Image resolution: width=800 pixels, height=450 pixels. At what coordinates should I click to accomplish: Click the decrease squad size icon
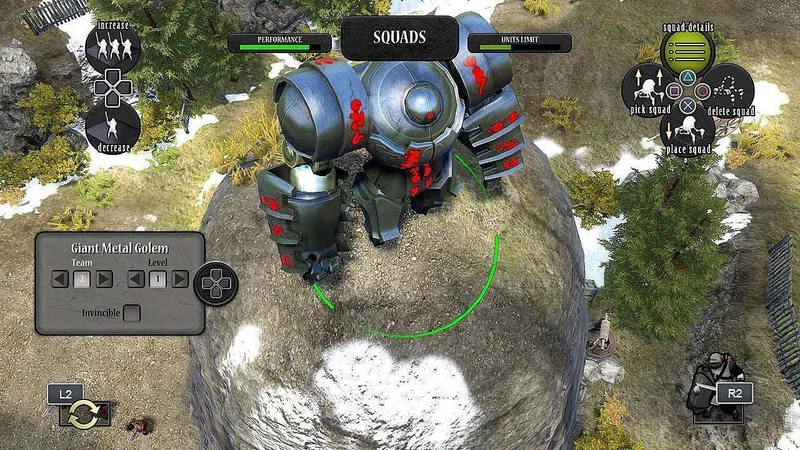[112, 126]
